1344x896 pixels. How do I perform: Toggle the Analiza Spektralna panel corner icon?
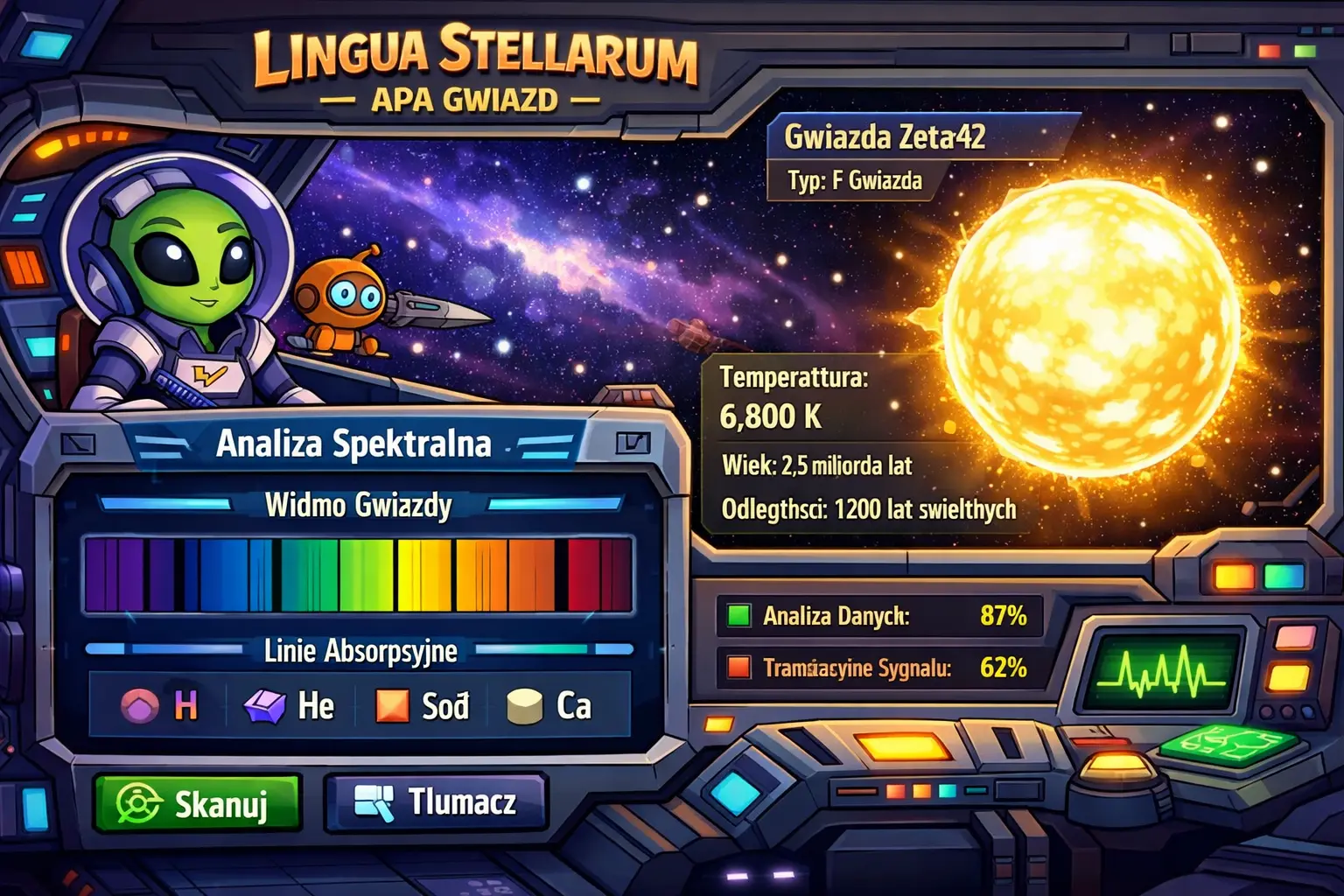tap(632, 443)
